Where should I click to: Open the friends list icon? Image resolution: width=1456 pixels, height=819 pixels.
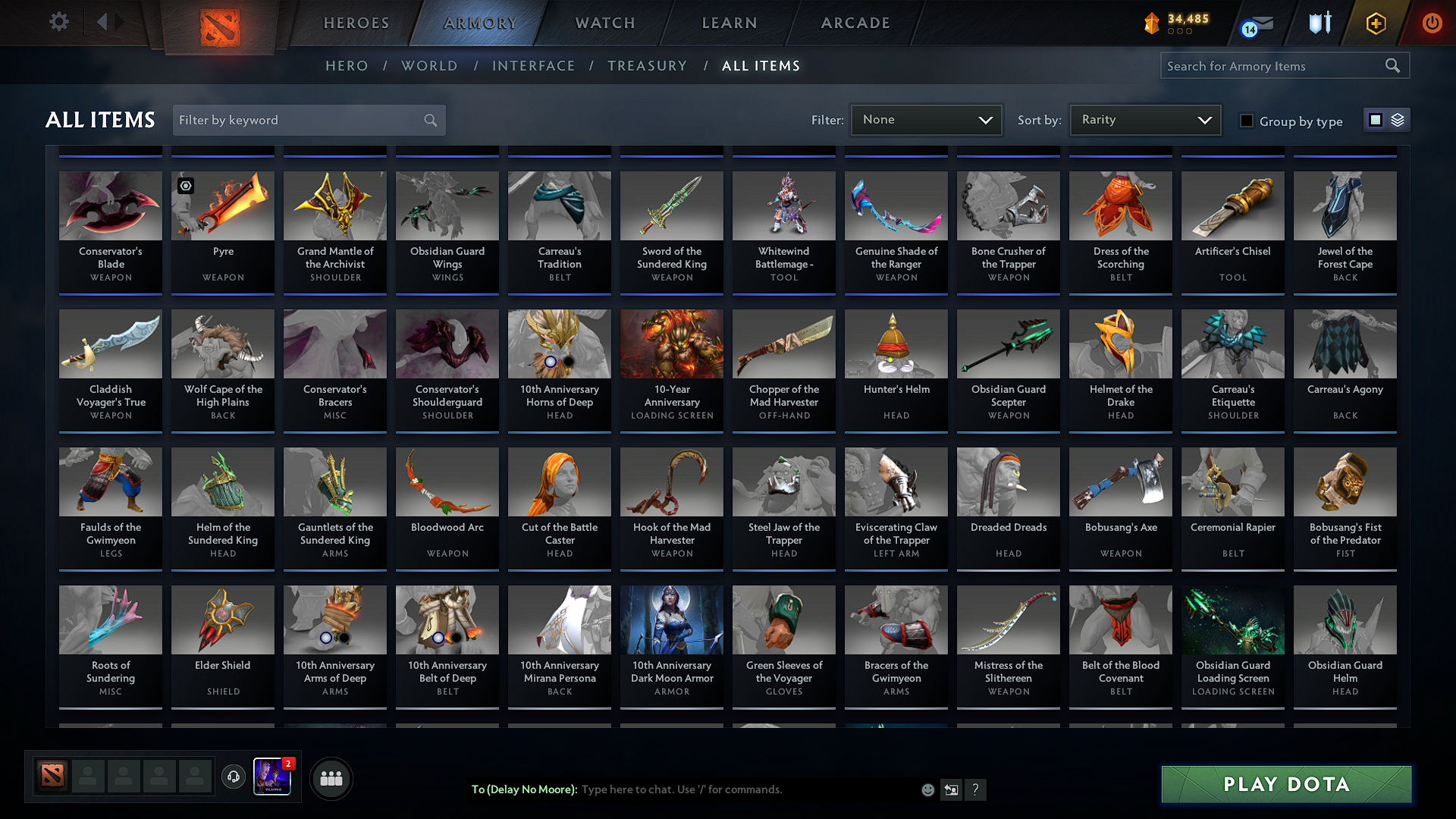click(331, 777)
